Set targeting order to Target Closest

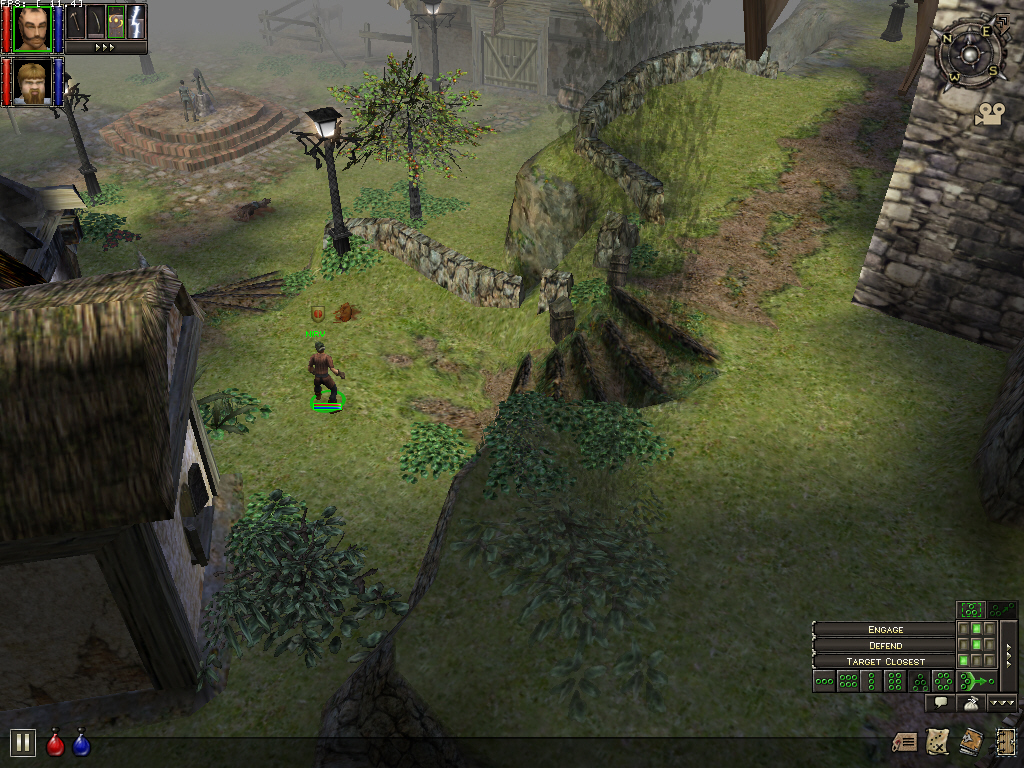coord(885,661)
